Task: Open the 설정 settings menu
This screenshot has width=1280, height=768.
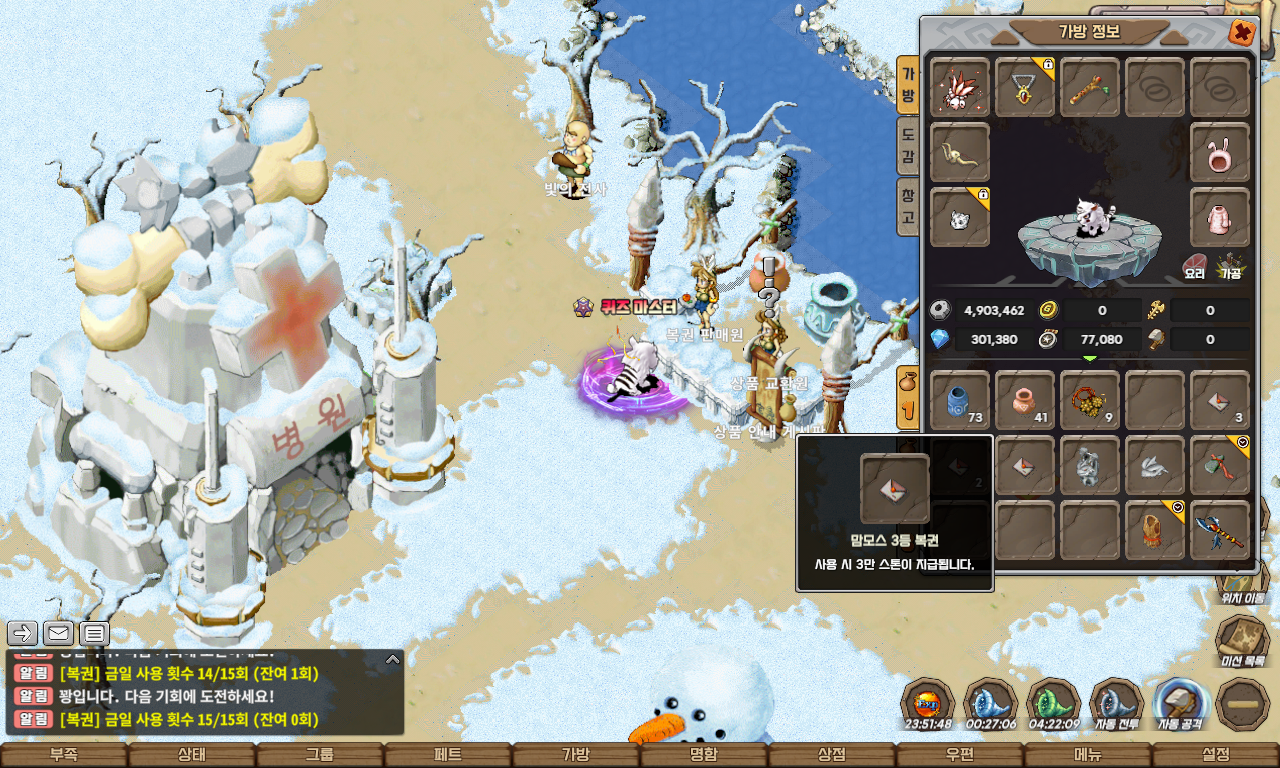Action: click(x=1216, y=755)
